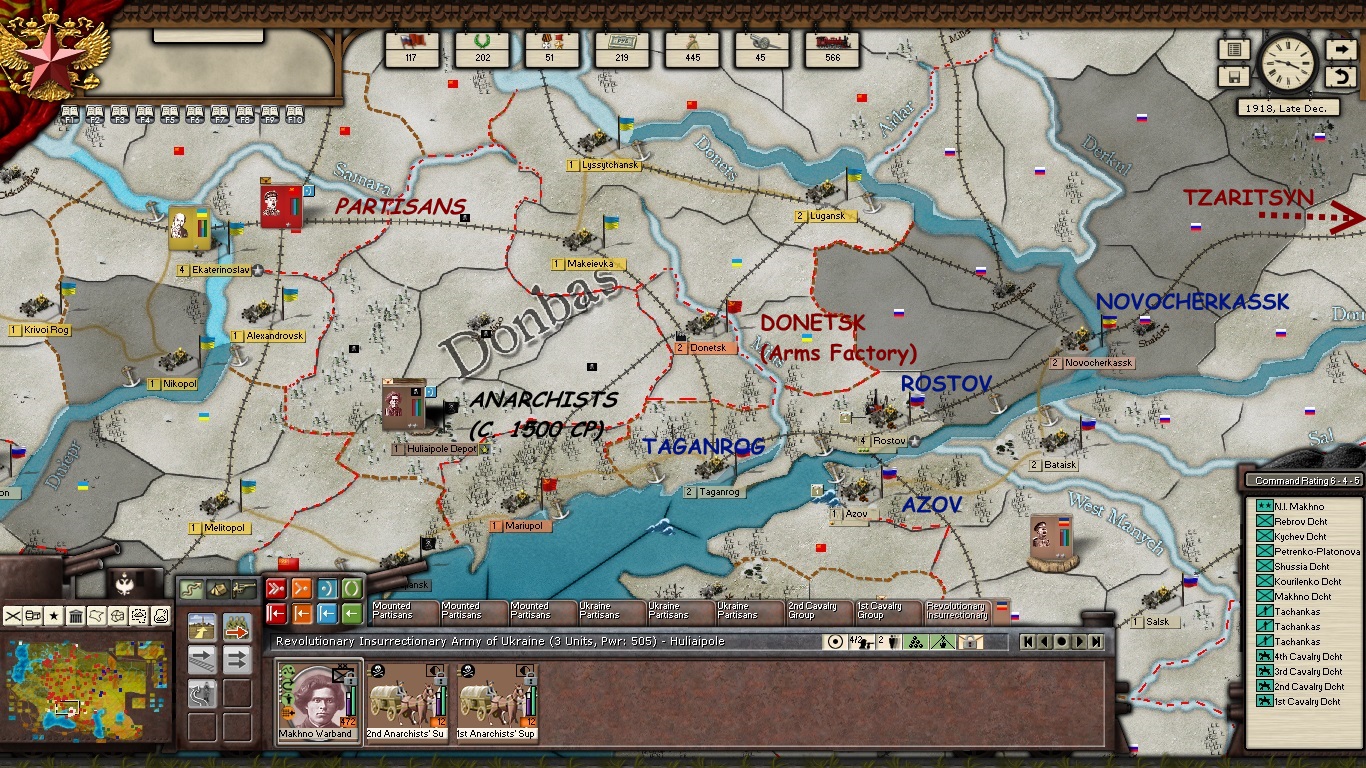Select the 2nd Anarchists' Supply wagon card
The height and width of the screenshot is (768, 1366).
point(406,700)
